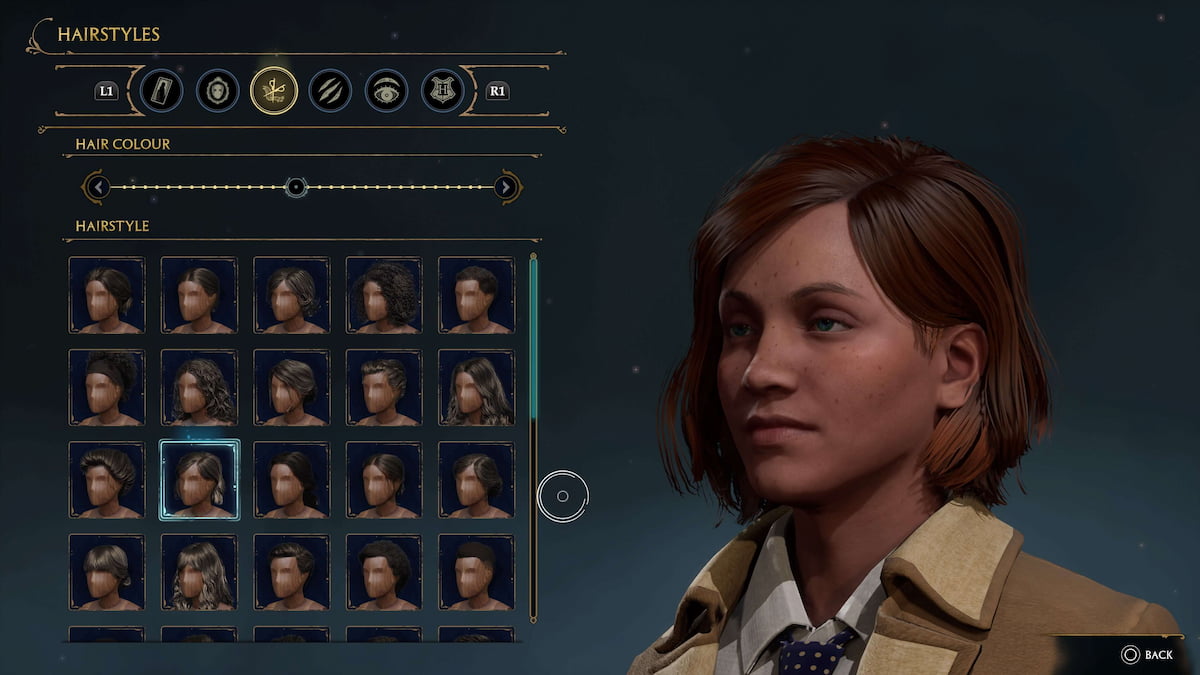
Task: Choose the braided cornrow hairstyle
Action: click(x=384, y=387)
